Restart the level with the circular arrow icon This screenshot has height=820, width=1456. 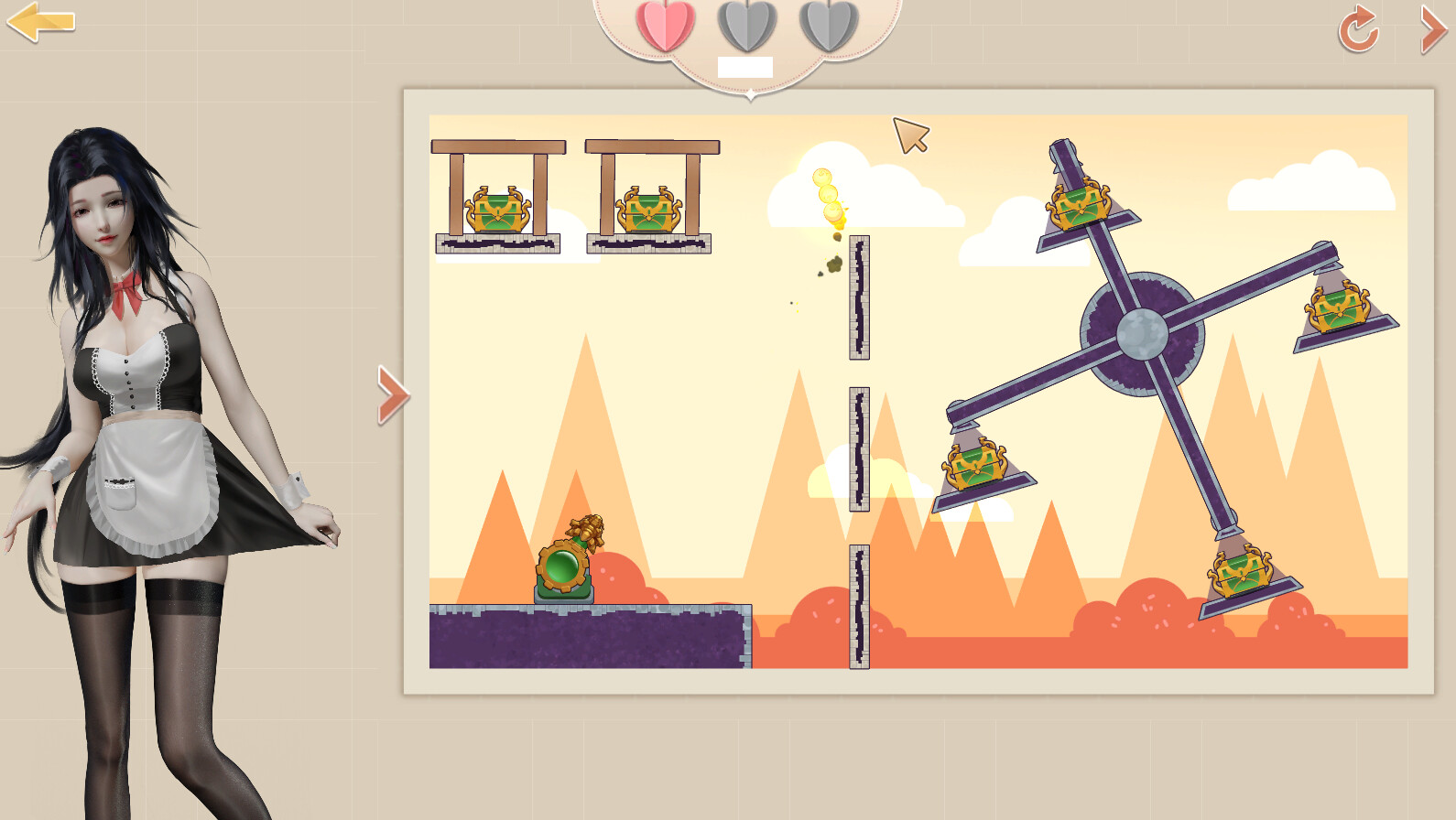[1356, 28]
